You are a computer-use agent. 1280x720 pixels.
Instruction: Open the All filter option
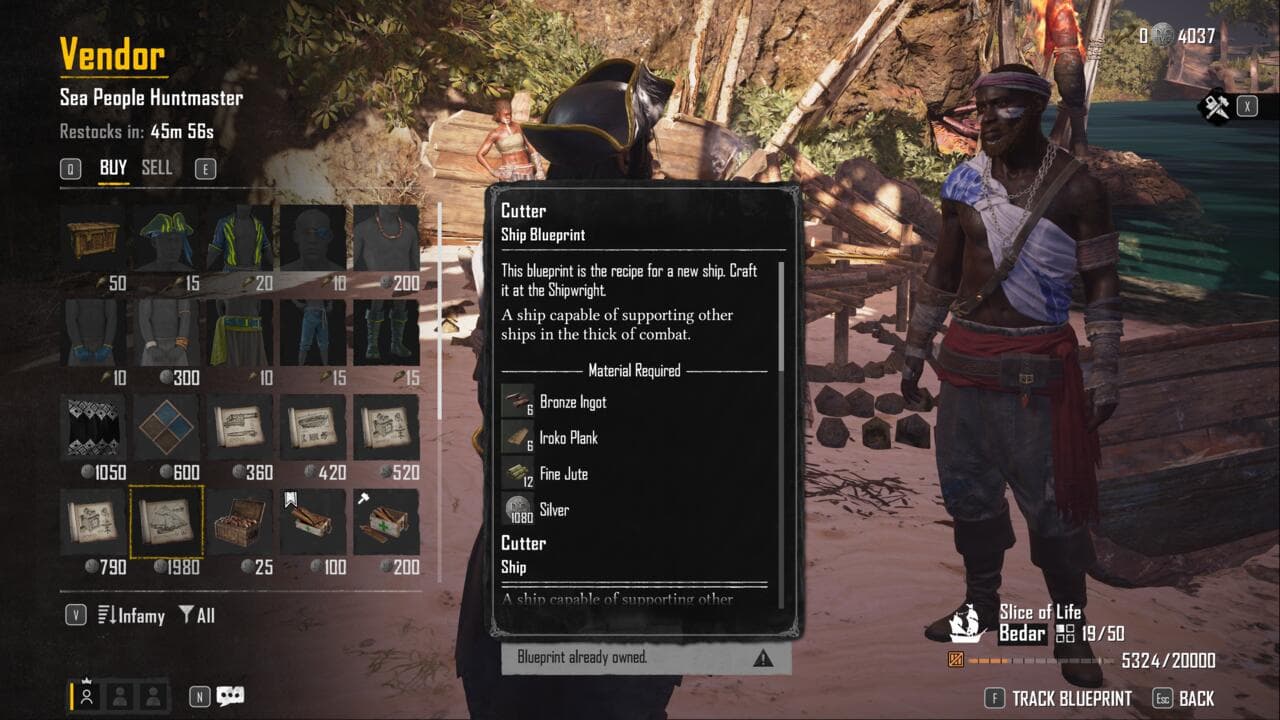coord(197,615)
